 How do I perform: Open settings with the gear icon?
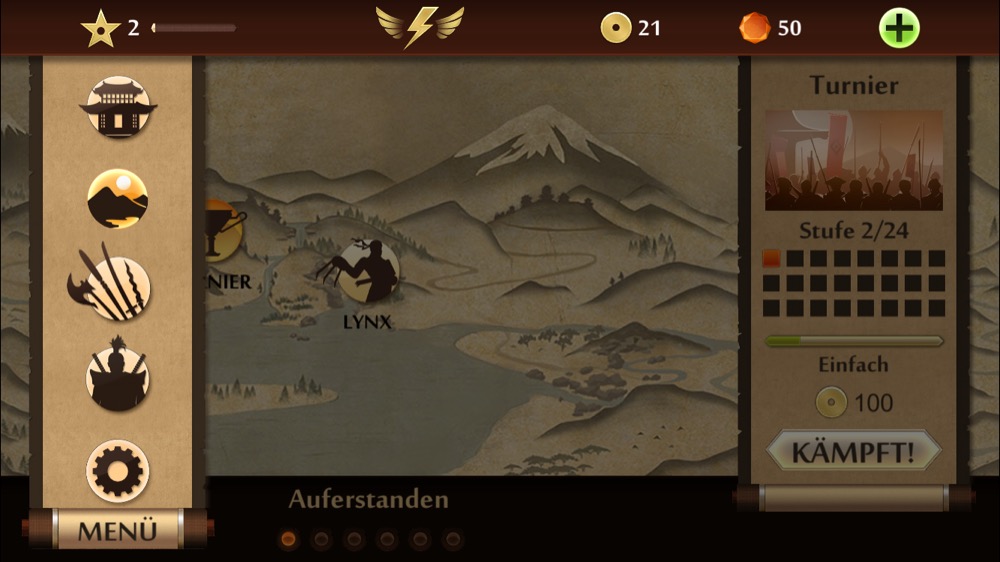click(x=118, y=470)
